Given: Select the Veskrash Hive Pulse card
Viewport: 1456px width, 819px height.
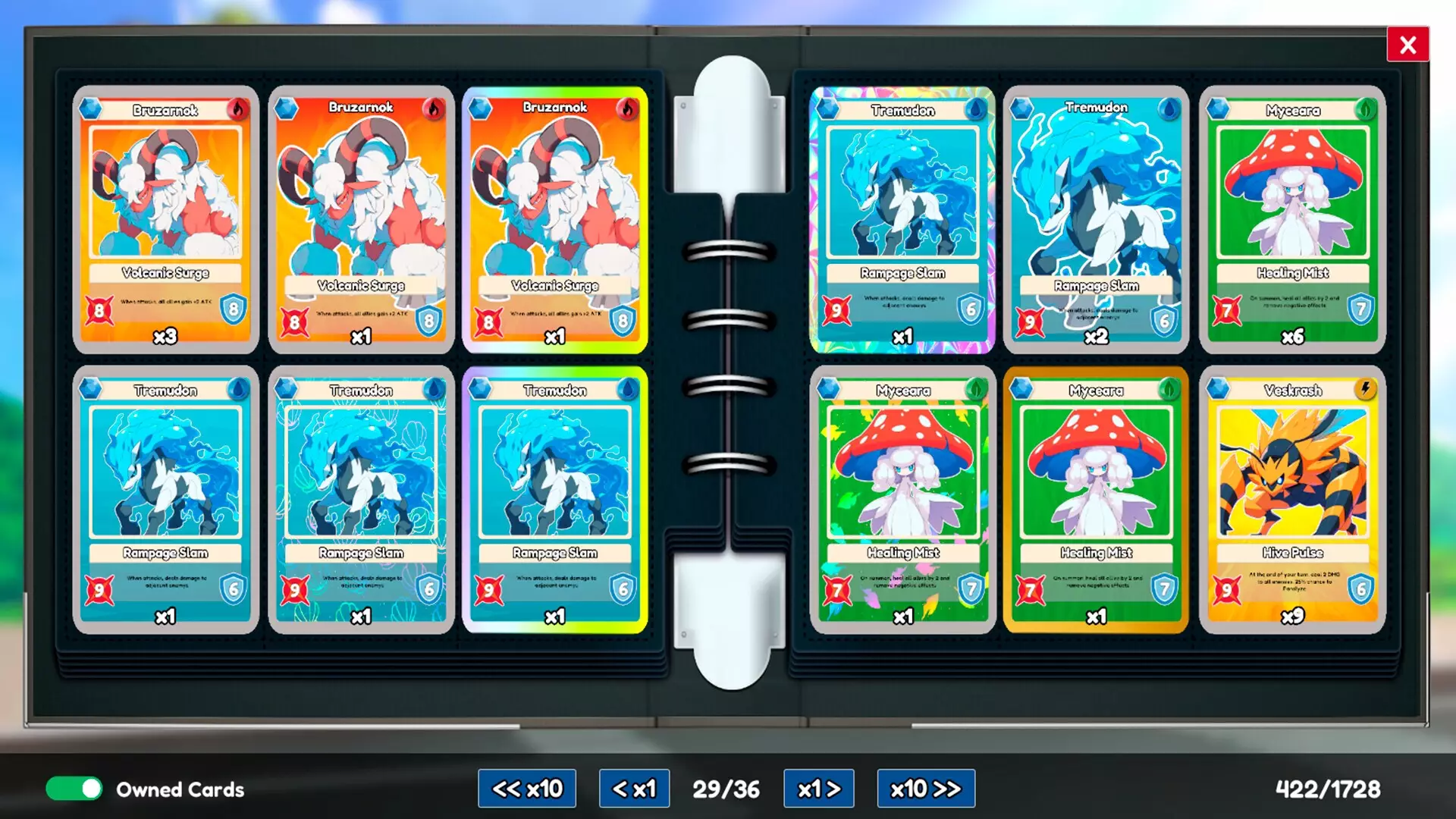Looking at the screenshot, I should pos(1291,500).
